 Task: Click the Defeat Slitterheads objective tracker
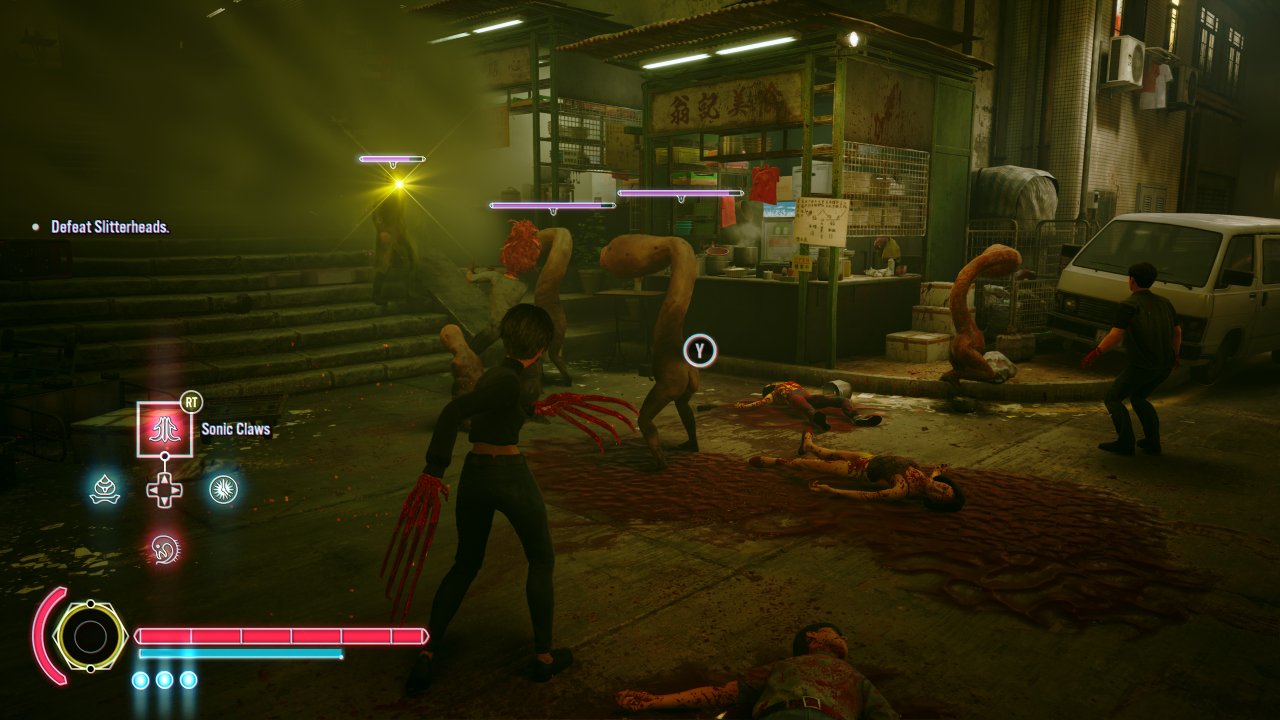coord(110,227)
